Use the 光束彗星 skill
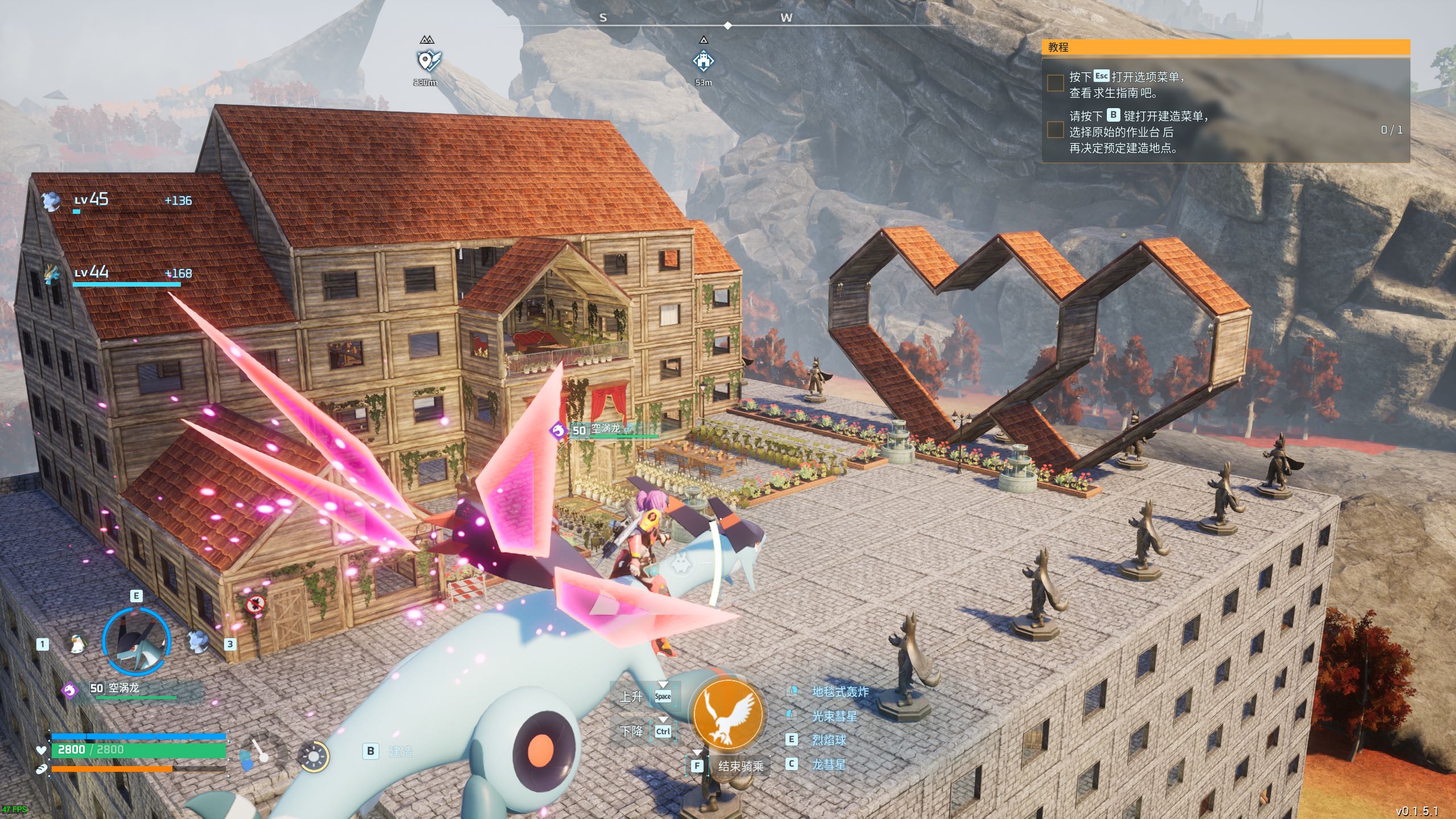This screenshot has height=819, width=1456. point(834,716)
